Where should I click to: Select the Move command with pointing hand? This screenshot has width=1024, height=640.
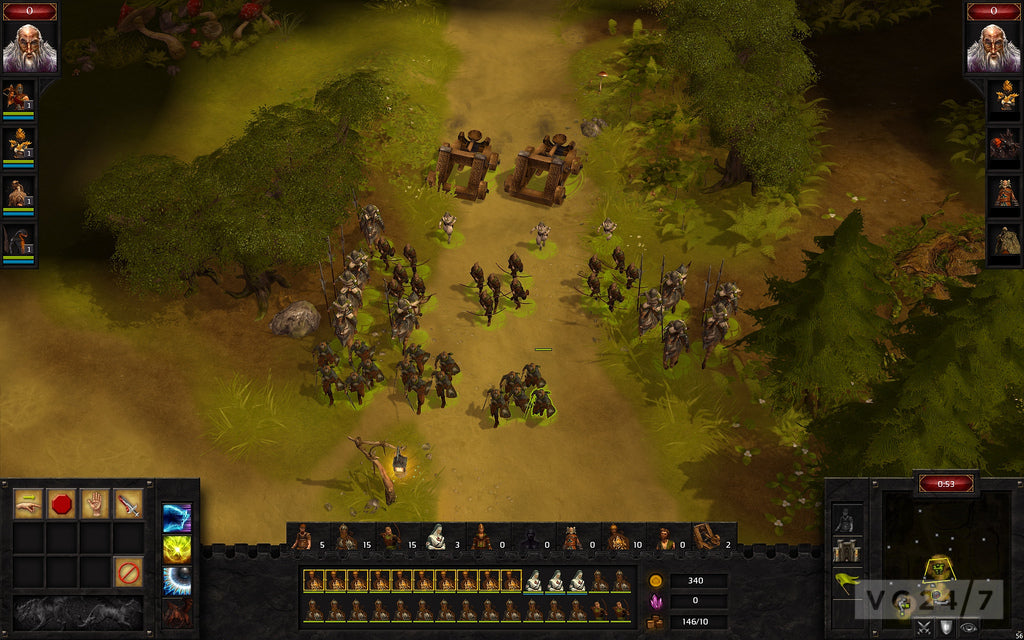28,503
